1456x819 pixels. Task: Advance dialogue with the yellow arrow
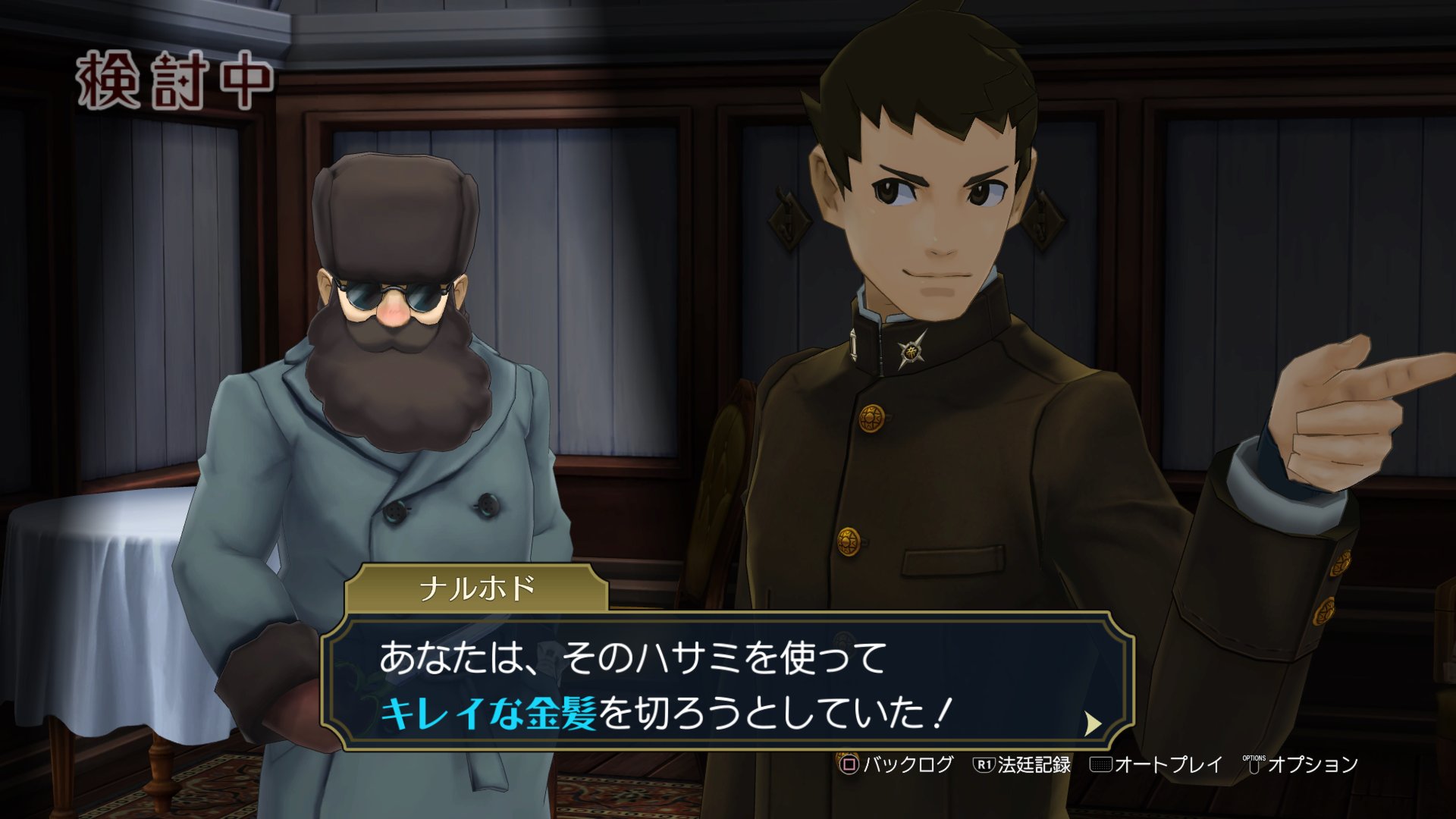tap(1092, 724)
